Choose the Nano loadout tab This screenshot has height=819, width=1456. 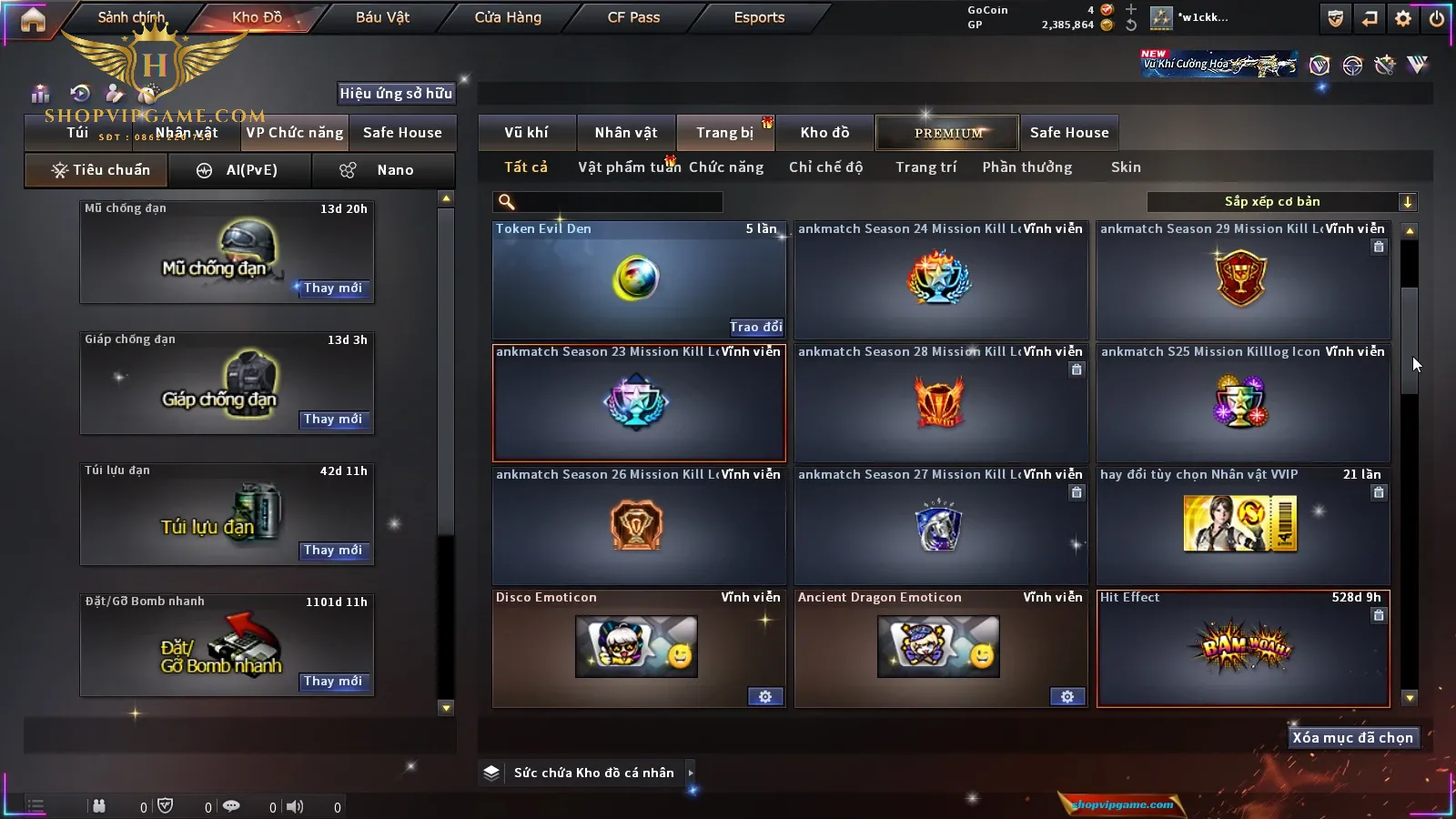[383, 170]
